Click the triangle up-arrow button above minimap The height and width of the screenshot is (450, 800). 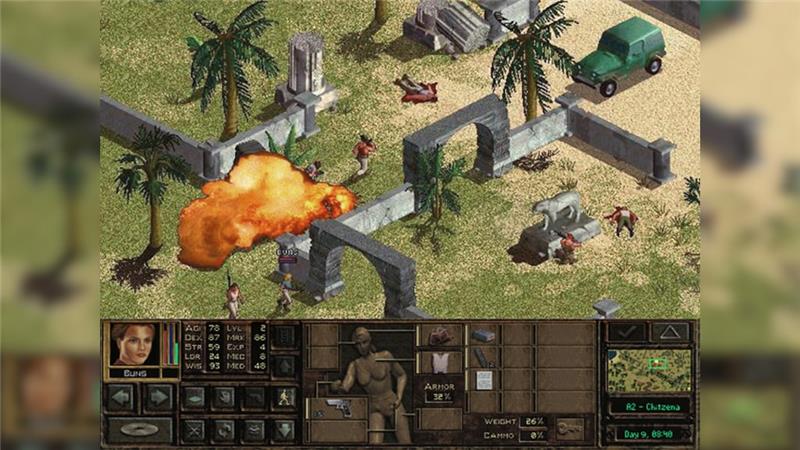(x=670, y=332)
